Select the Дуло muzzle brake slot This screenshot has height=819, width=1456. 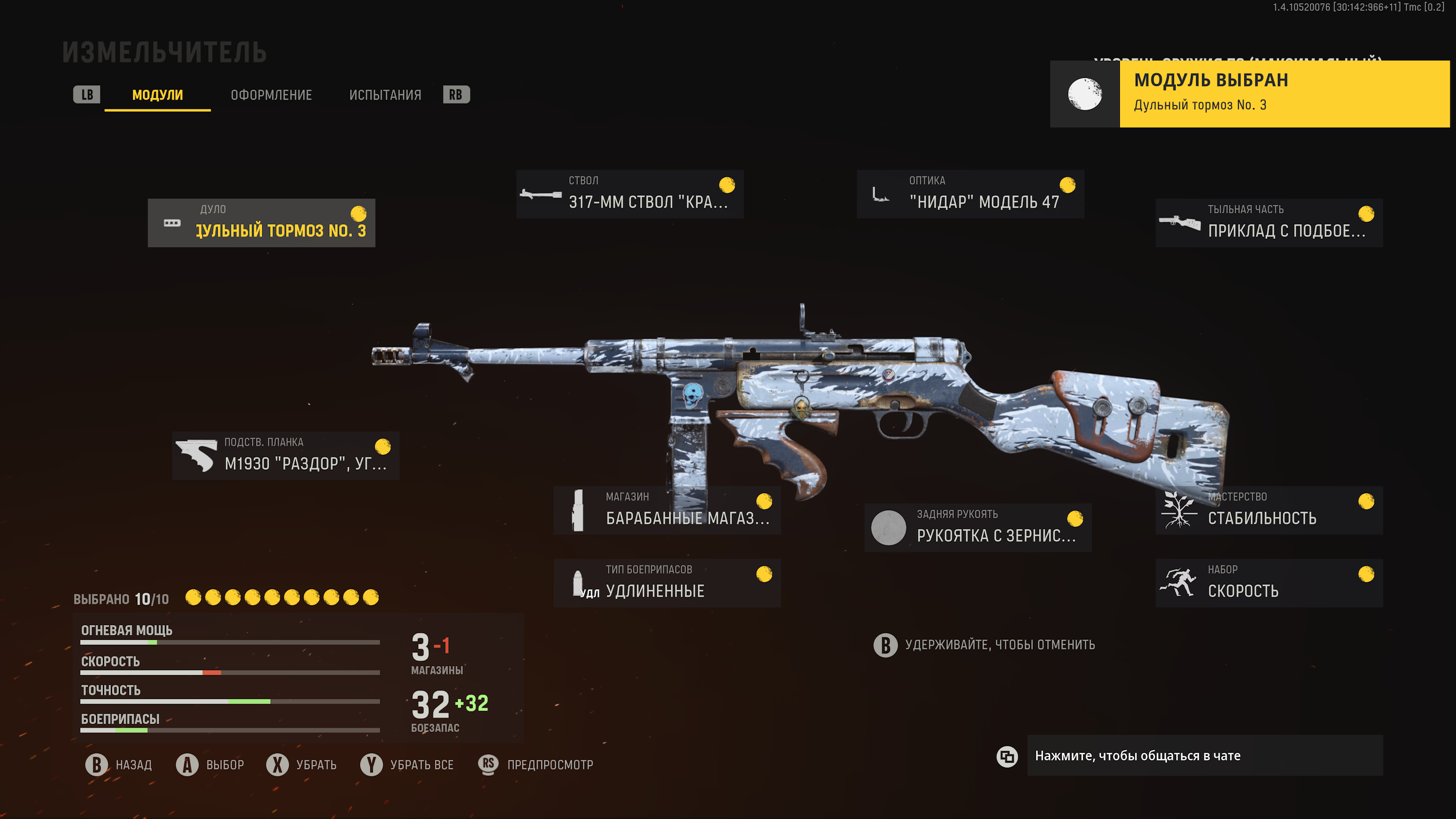262,223
